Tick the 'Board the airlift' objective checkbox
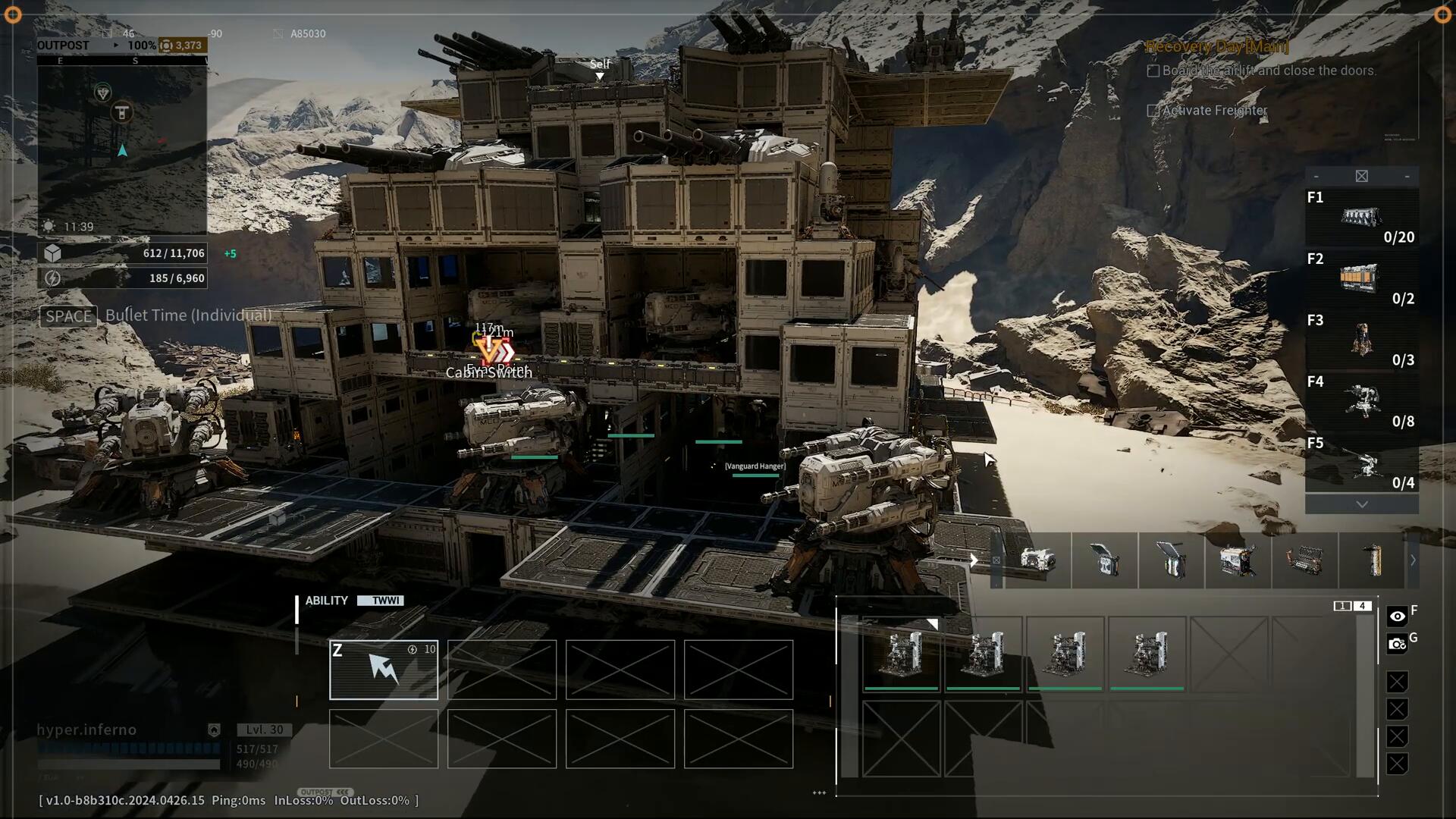This screenshot has height=819, width=1456. coord(1153,71)
